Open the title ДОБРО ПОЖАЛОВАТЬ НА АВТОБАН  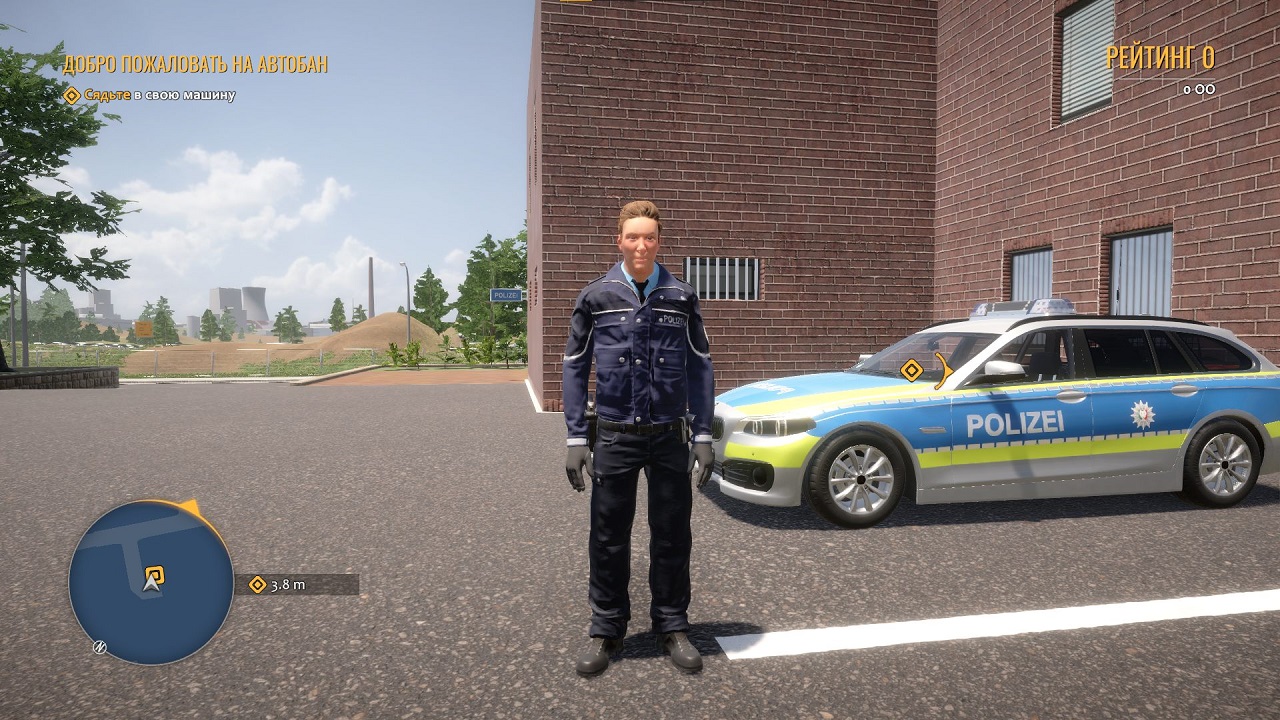(196, 63)
